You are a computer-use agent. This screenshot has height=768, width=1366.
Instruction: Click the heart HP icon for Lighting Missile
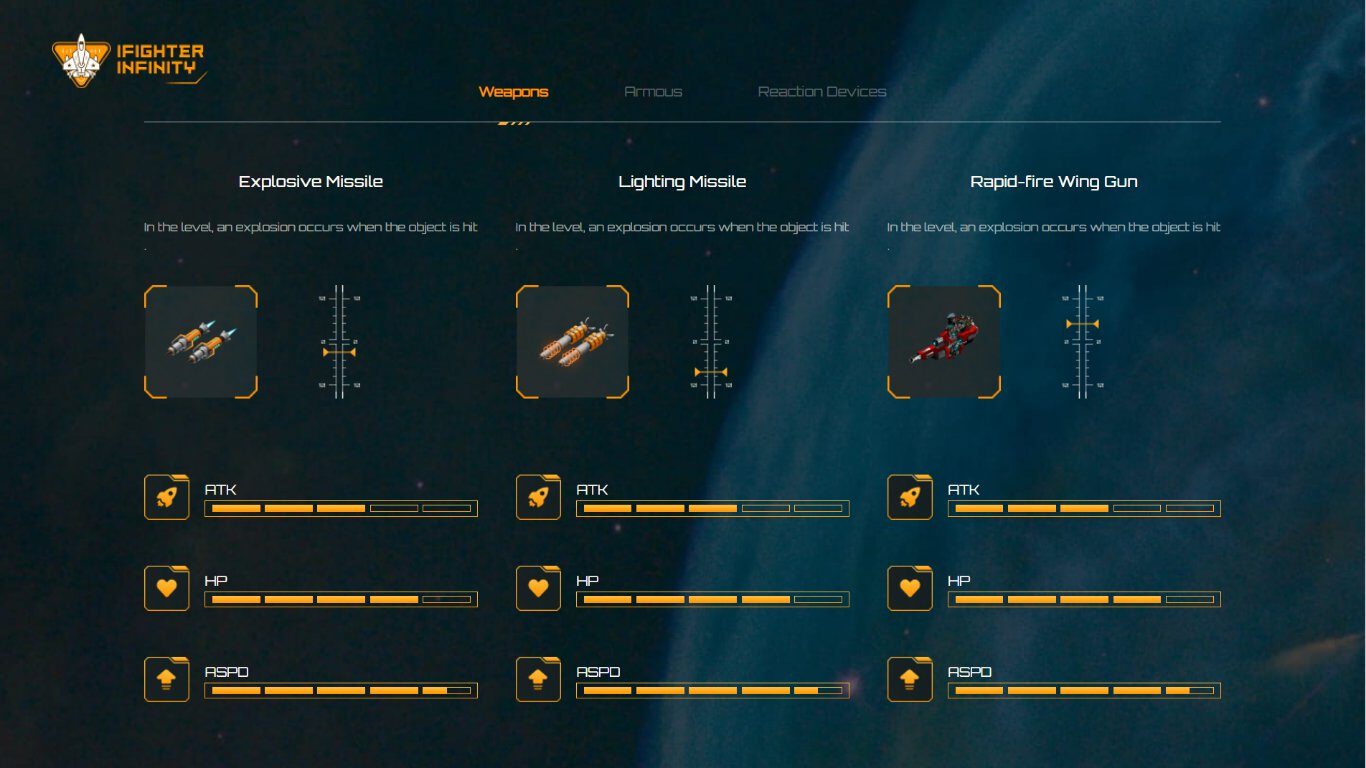538,587
